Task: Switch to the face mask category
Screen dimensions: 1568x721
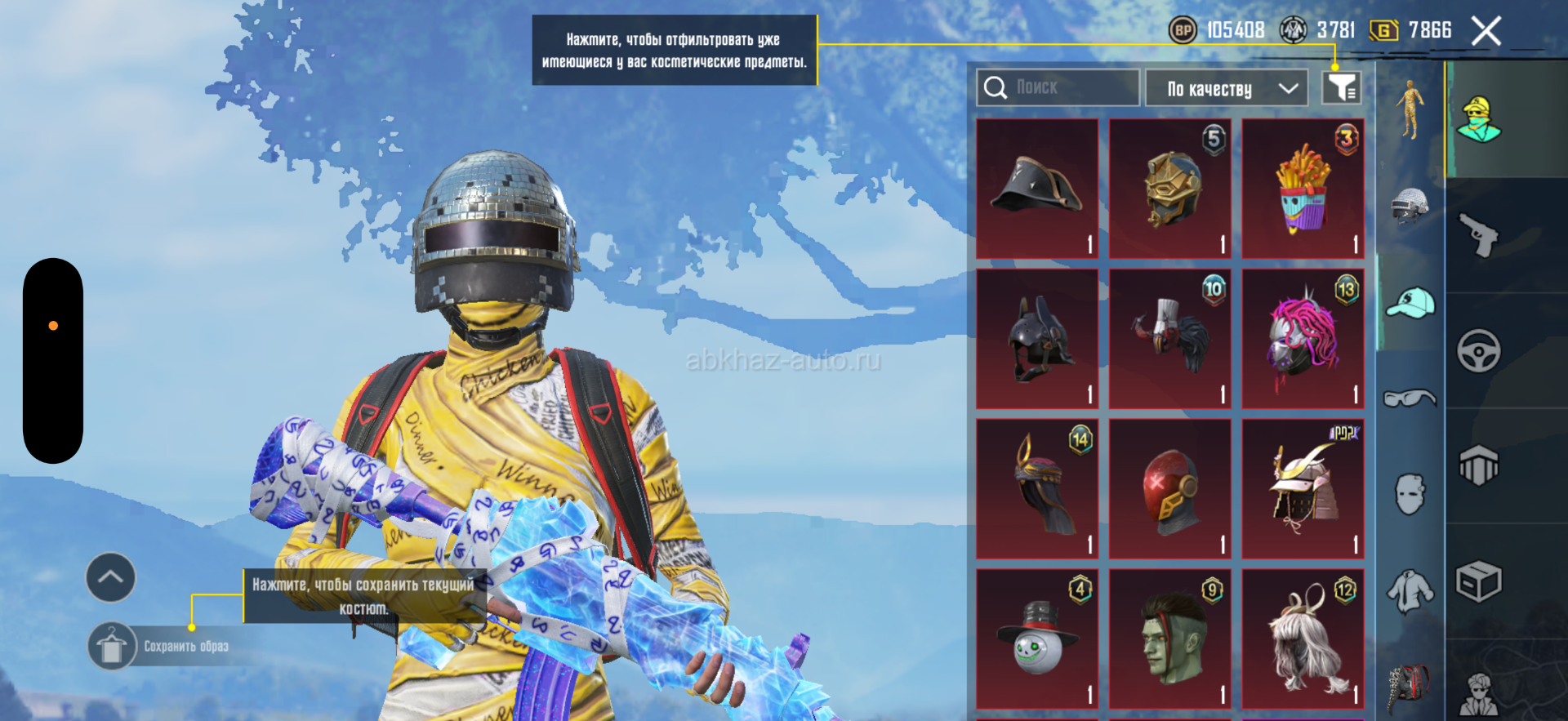Action: tap(1410, 494)
